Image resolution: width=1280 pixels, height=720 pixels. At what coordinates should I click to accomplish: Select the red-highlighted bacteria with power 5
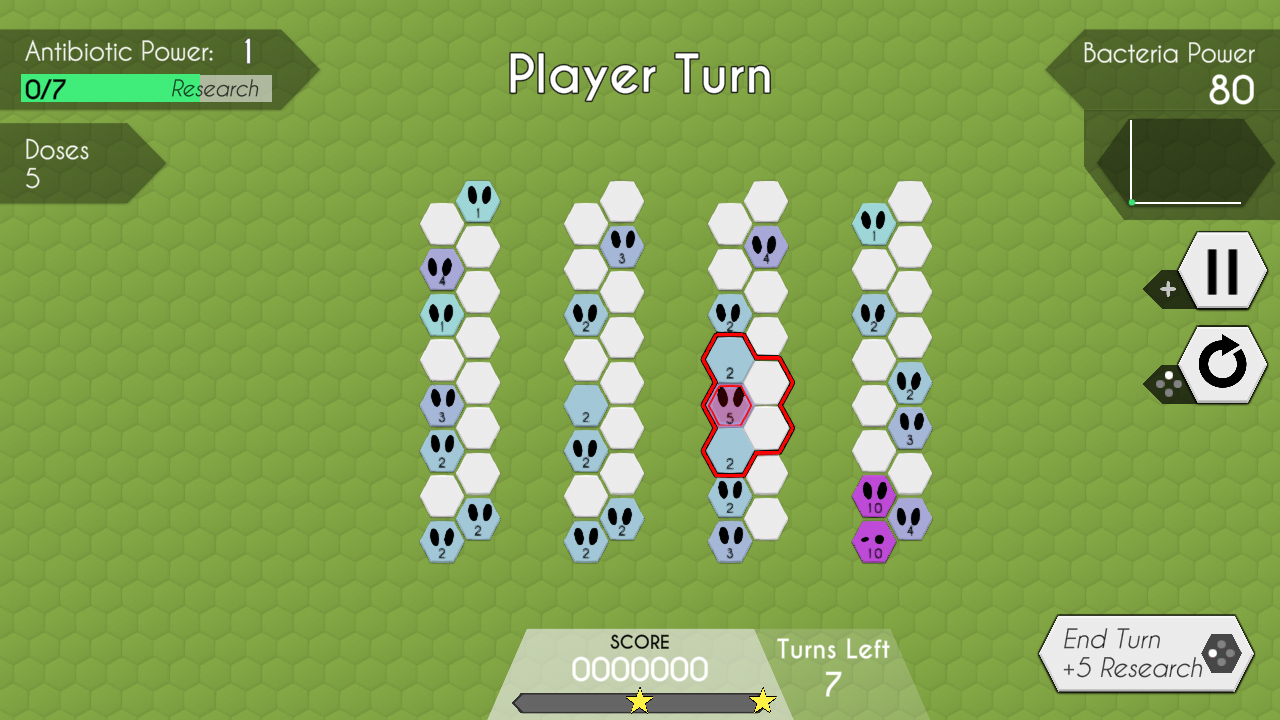(731, 407)
